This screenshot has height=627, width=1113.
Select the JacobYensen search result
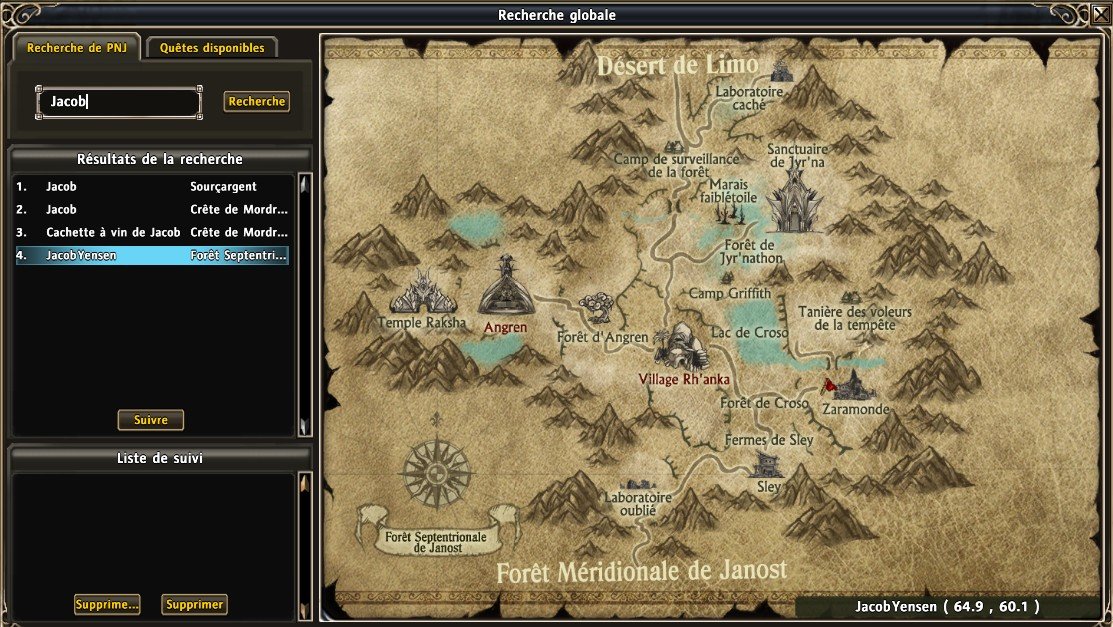pos(152,255)
